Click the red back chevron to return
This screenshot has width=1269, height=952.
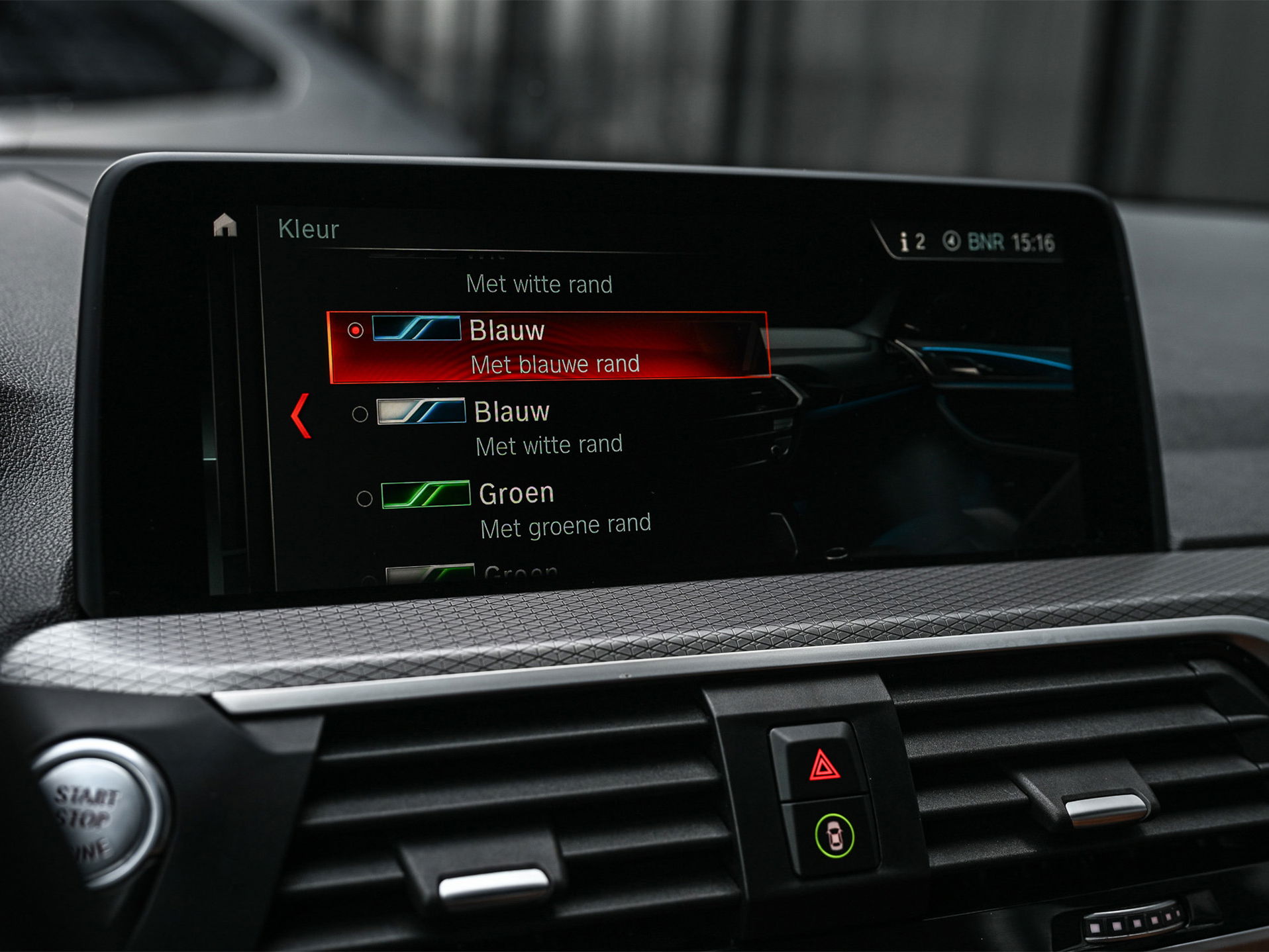point(301,414)
